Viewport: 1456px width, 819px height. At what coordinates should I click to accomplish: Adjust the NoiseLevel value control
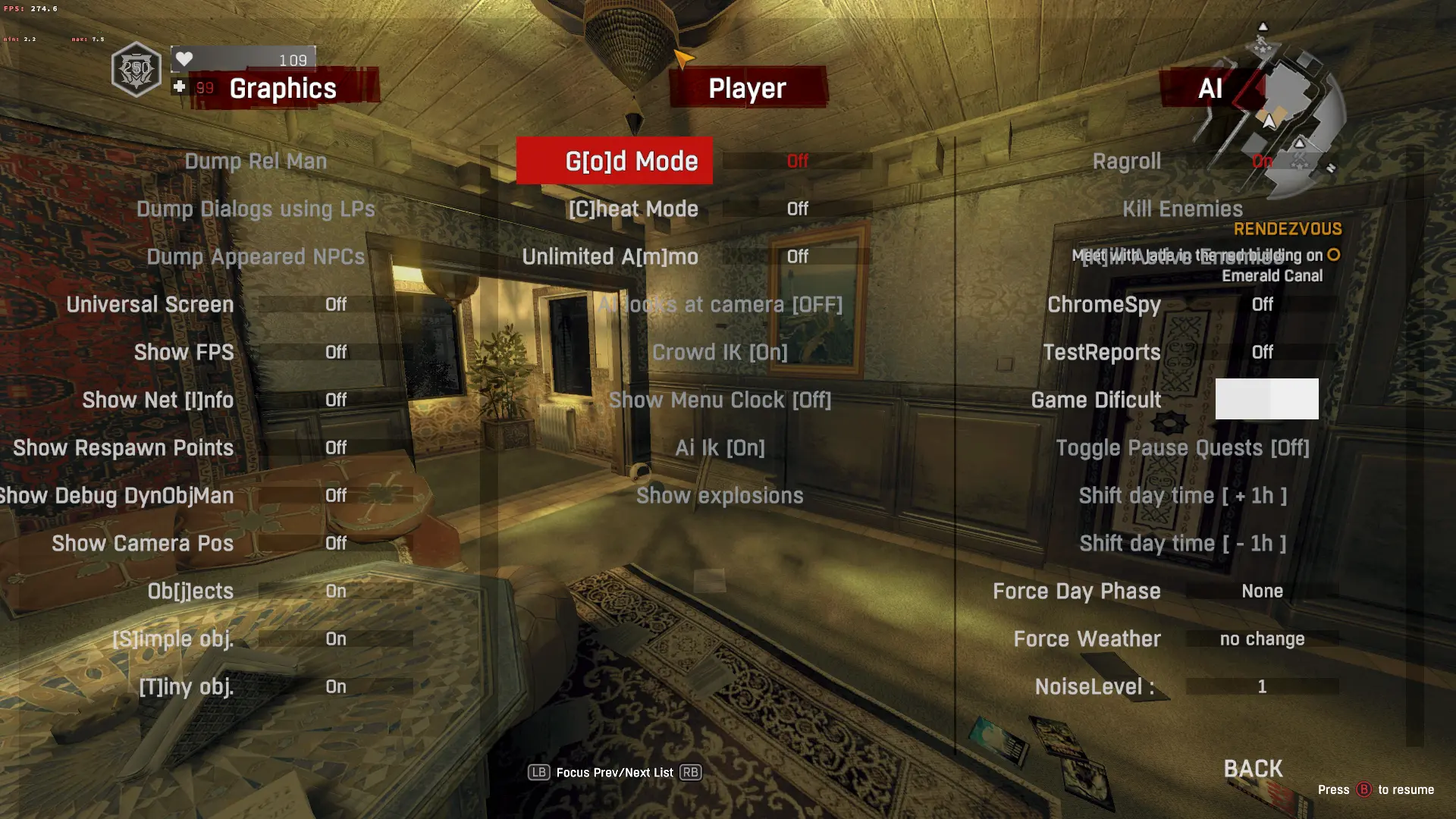pyautogui.click(x=1094, y=686)
